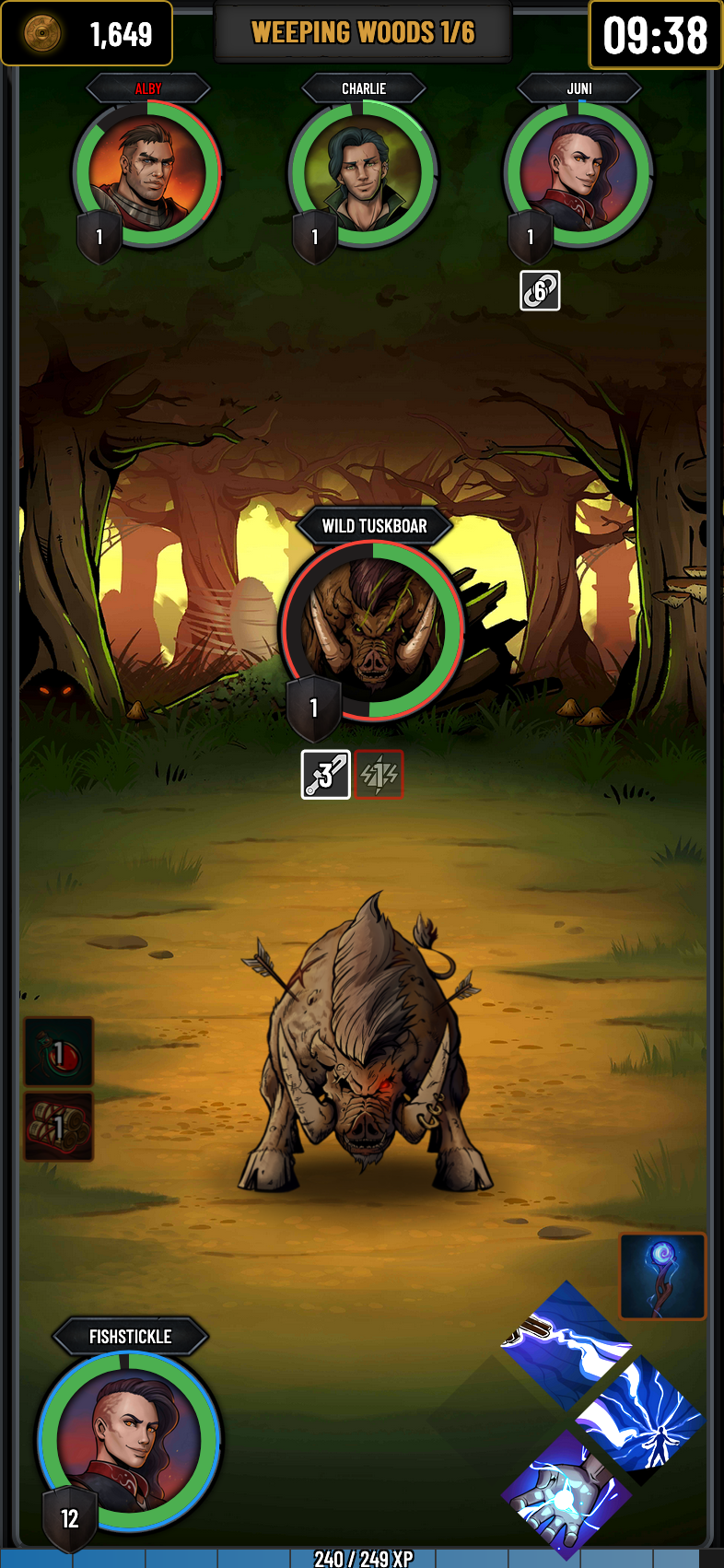
Task: Use the red health potion
Action: pos(58,1052)
